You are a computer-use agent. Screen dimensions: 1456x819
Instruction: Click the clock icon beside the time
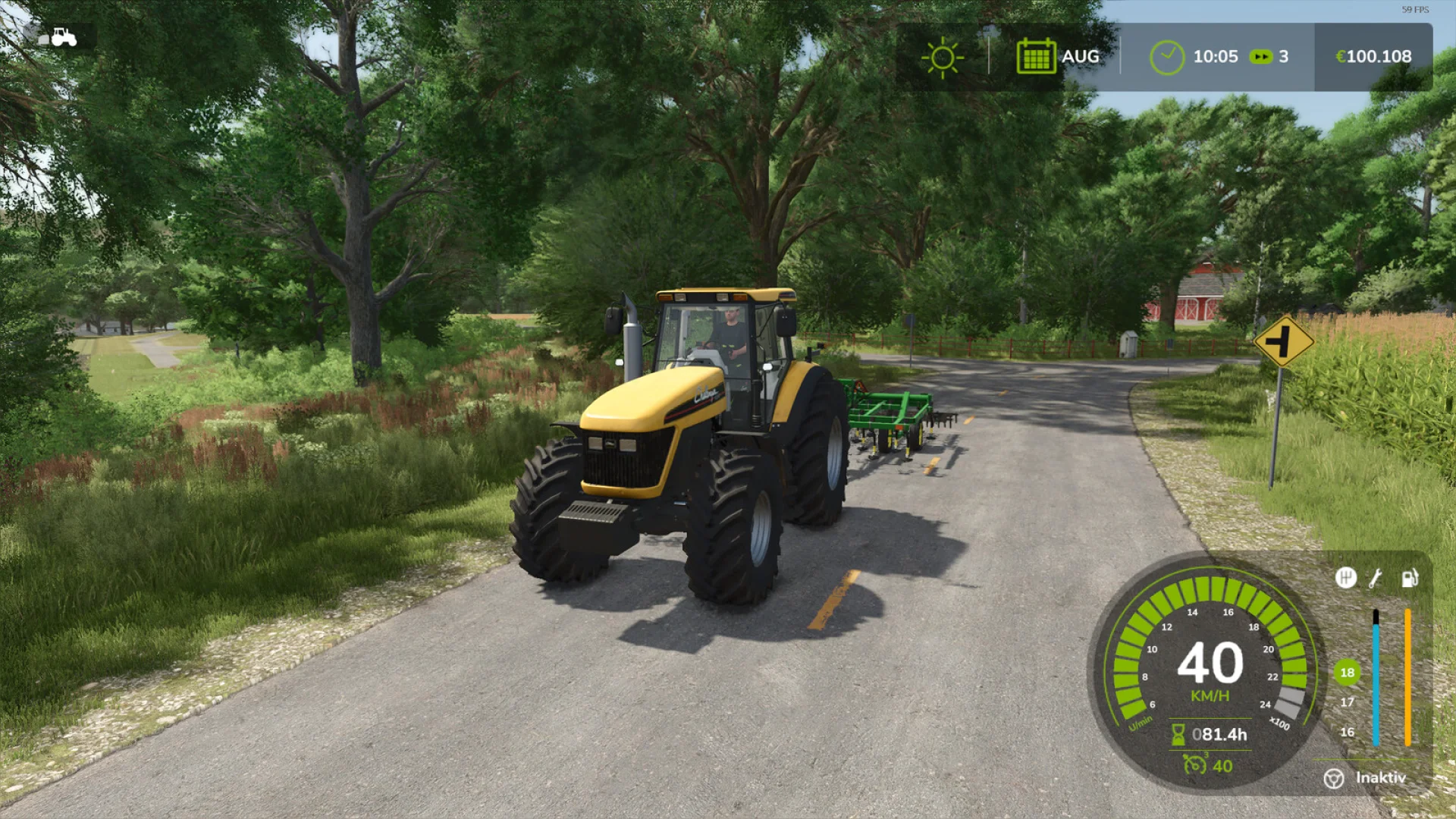tap(1166, 56)
